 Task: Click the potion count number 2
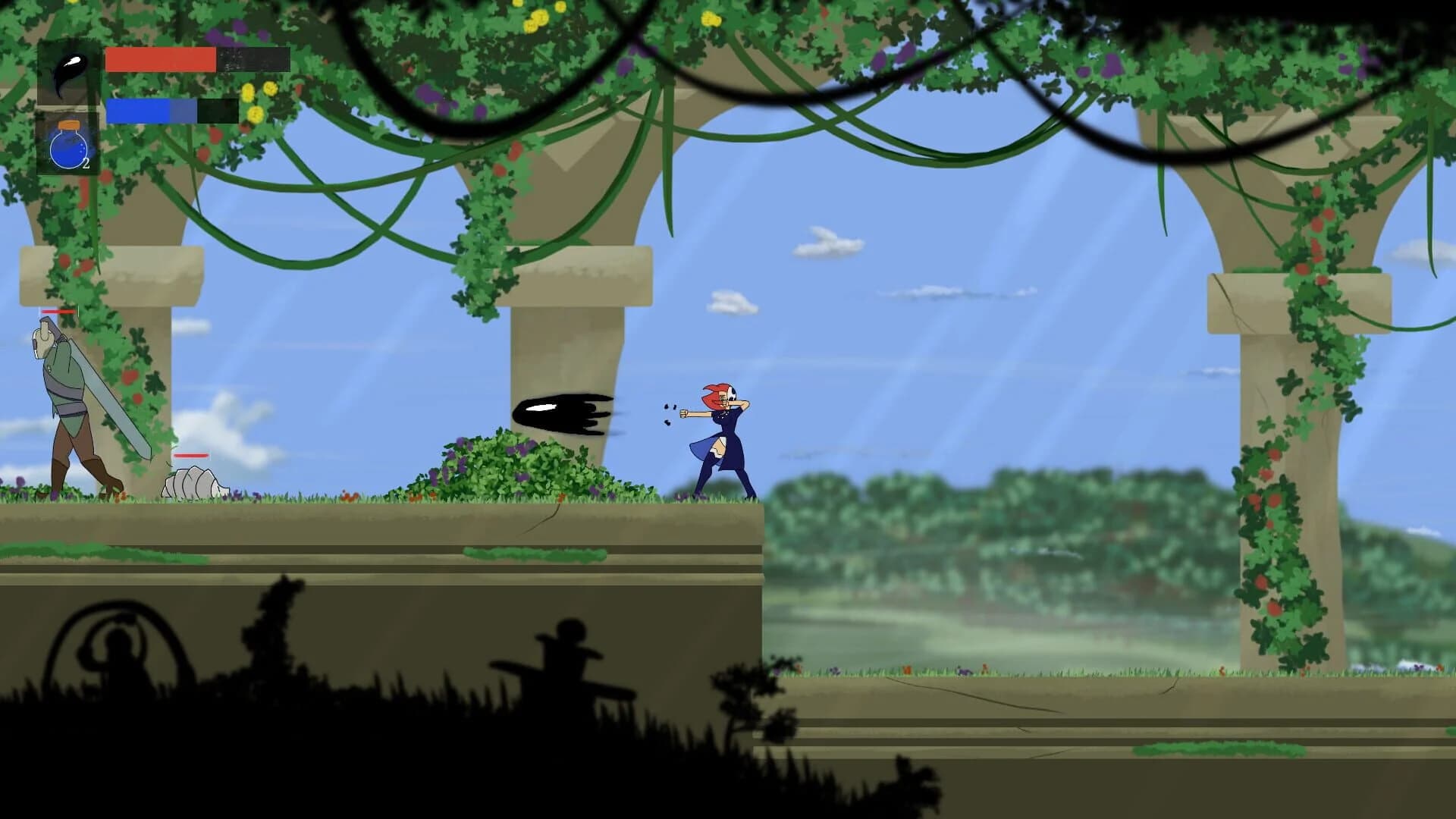[x=87, y=162]
